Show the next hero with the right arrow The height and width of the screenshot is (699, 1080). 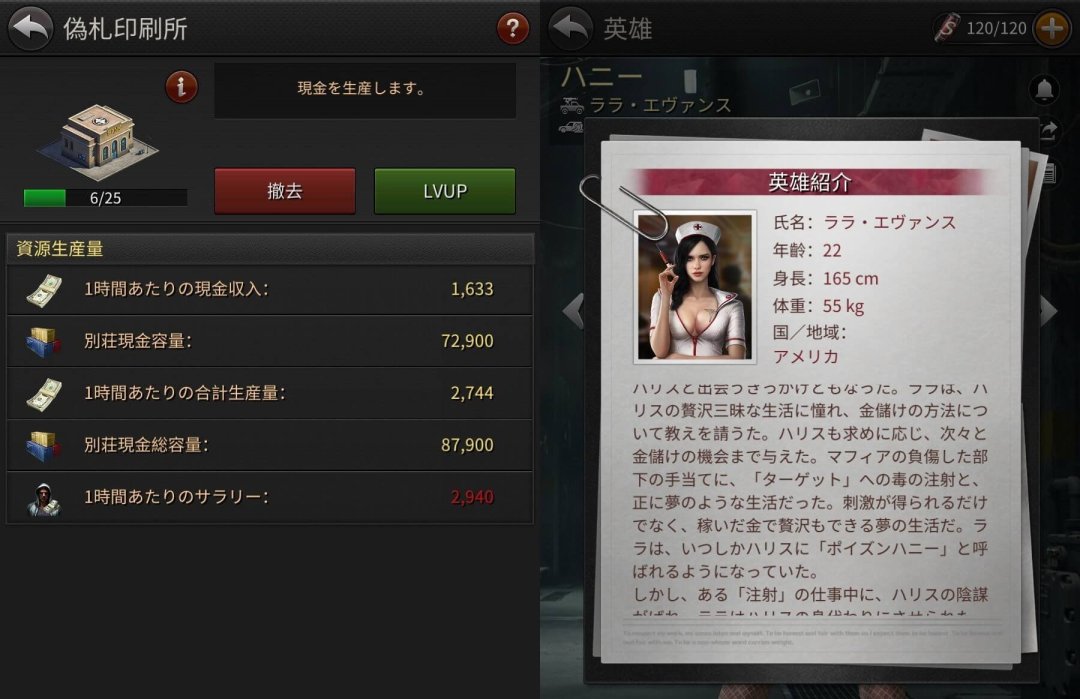[x=1048, y=311]
